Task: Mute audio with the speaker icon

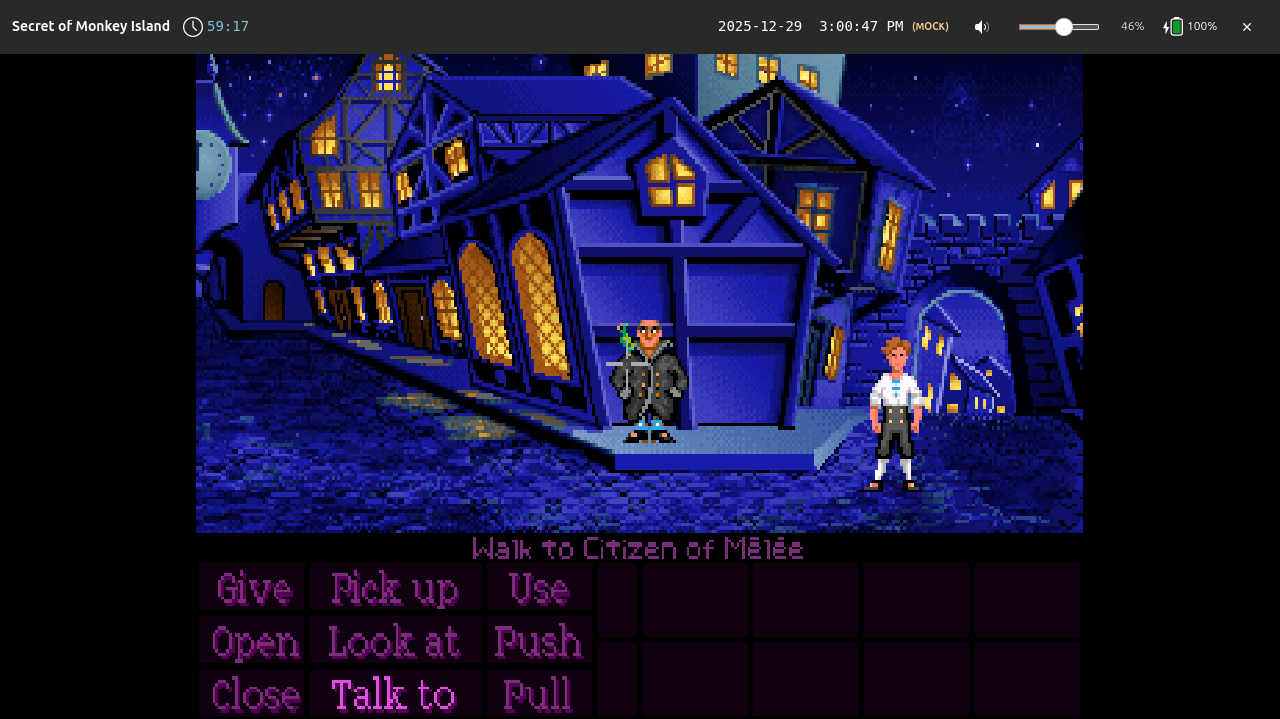Action: pos(982,27)
